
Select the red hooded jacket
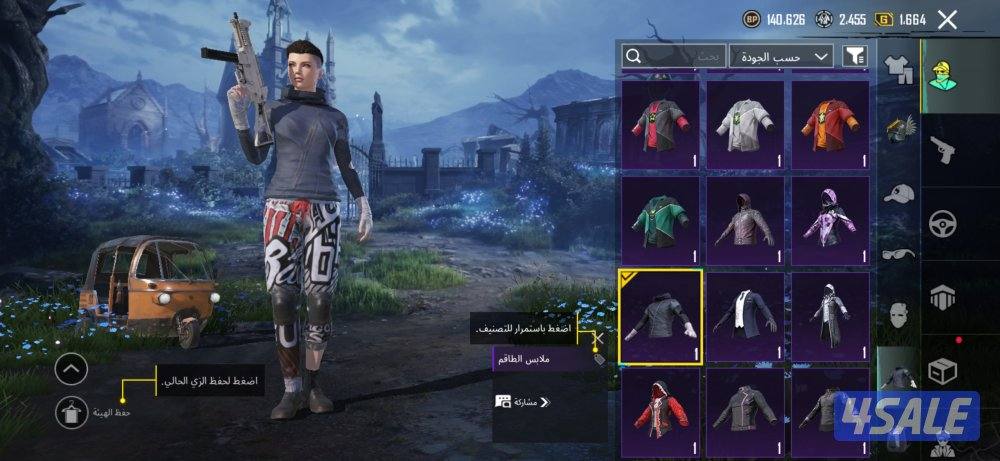click(661, 412)
